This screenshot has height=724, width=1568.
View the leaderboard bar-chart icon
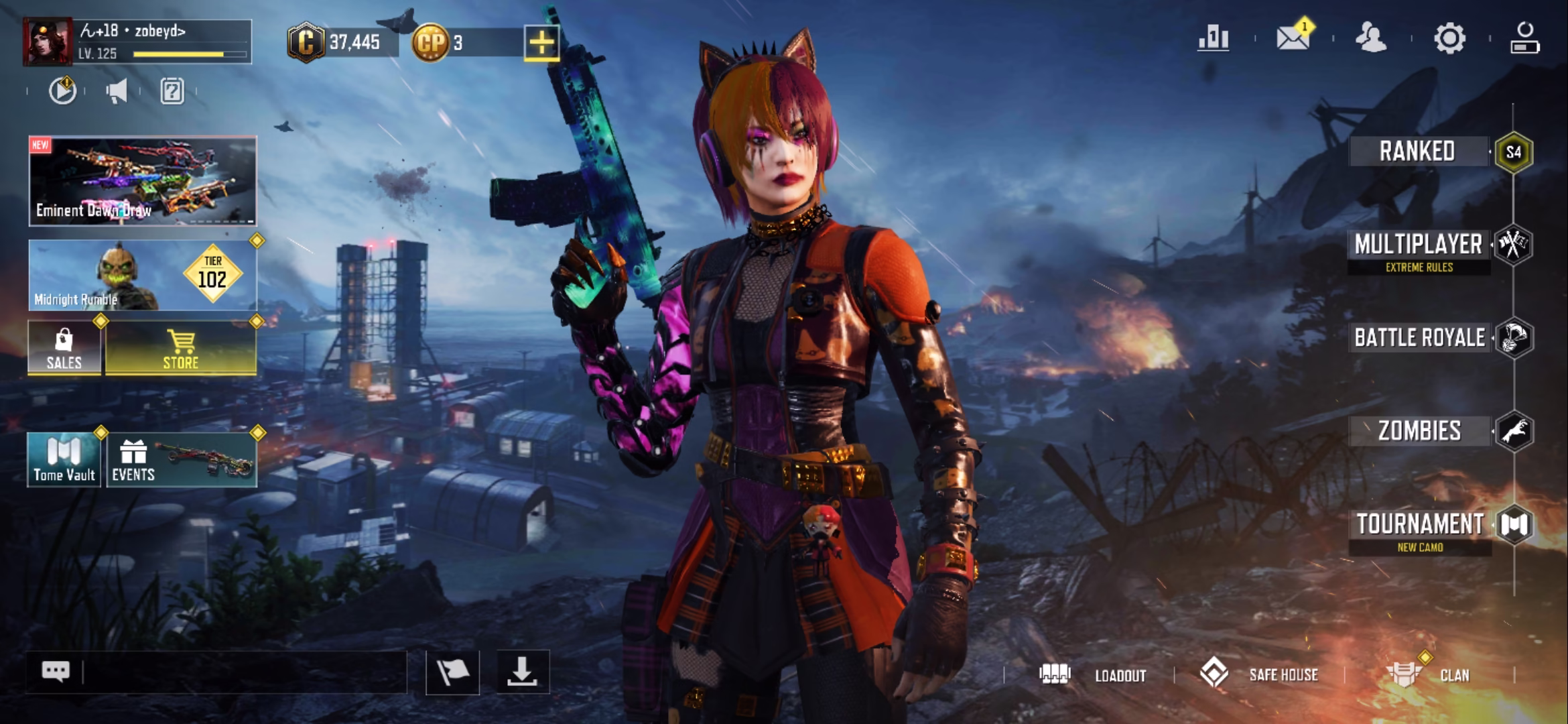coord(1214,38)
